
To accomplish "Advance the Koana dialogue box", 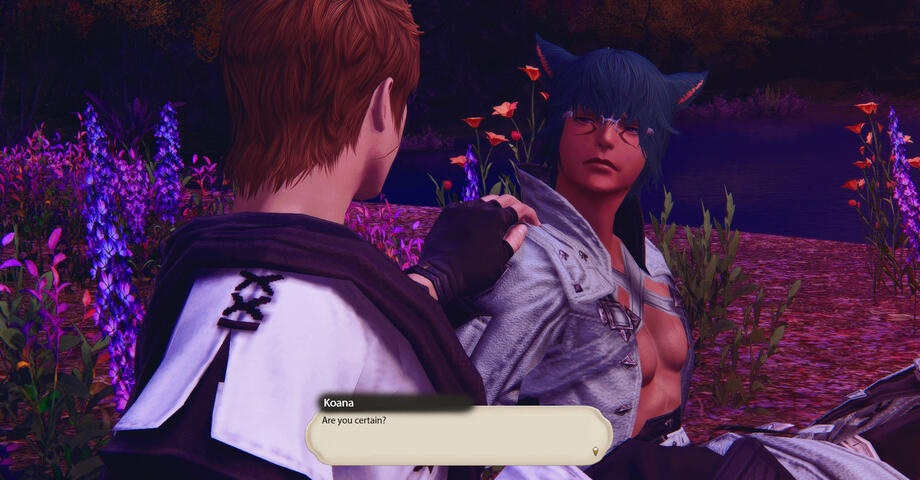I will coord(458,435).
